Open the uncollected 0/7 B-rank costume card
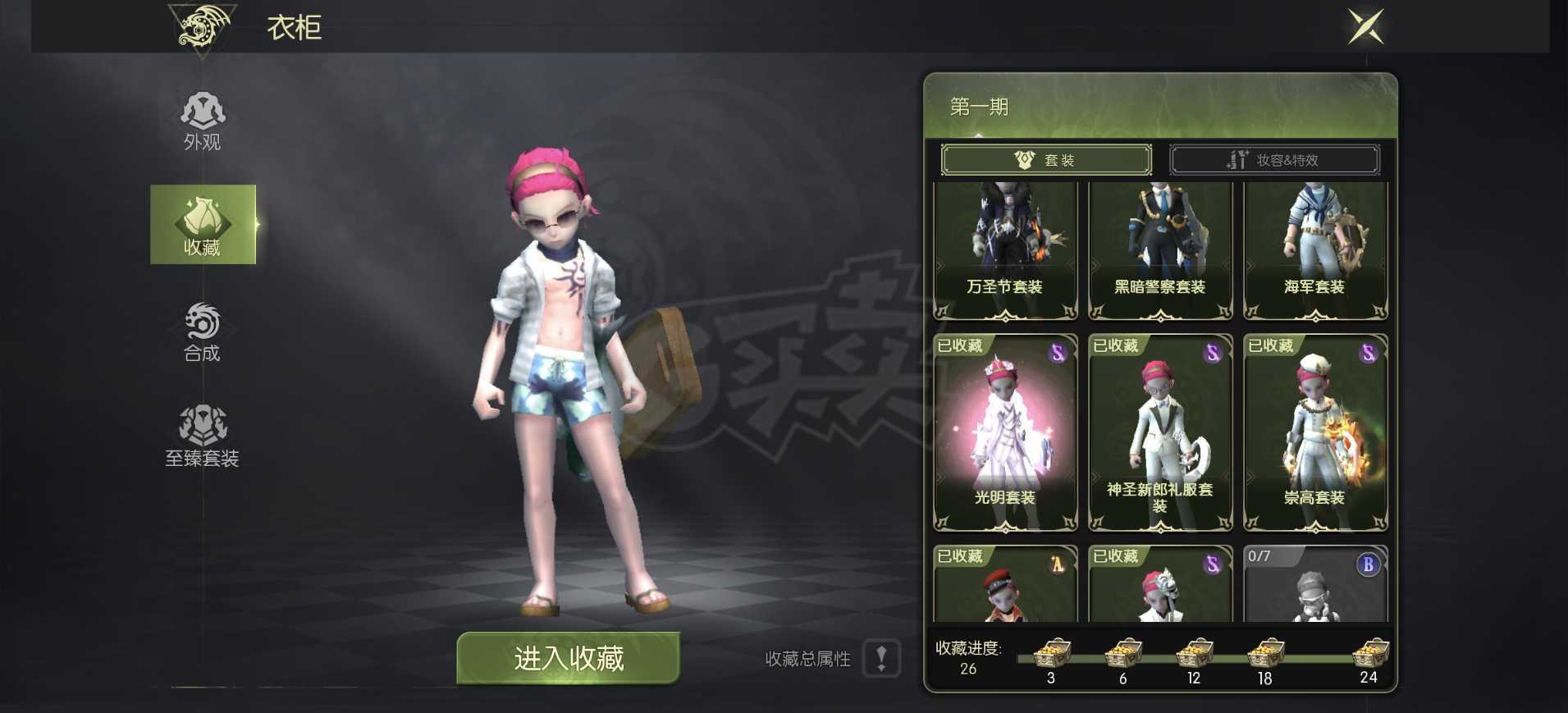The image size is (1568, 713). [1315, 584]
